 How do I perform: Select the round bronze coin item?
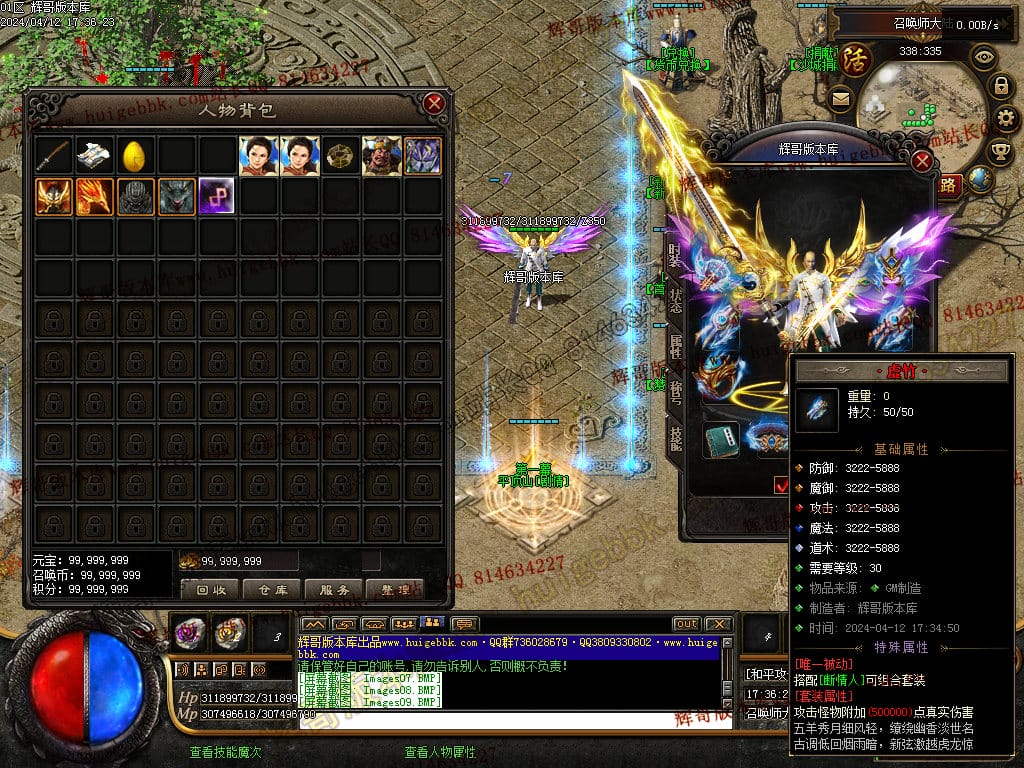340,156
